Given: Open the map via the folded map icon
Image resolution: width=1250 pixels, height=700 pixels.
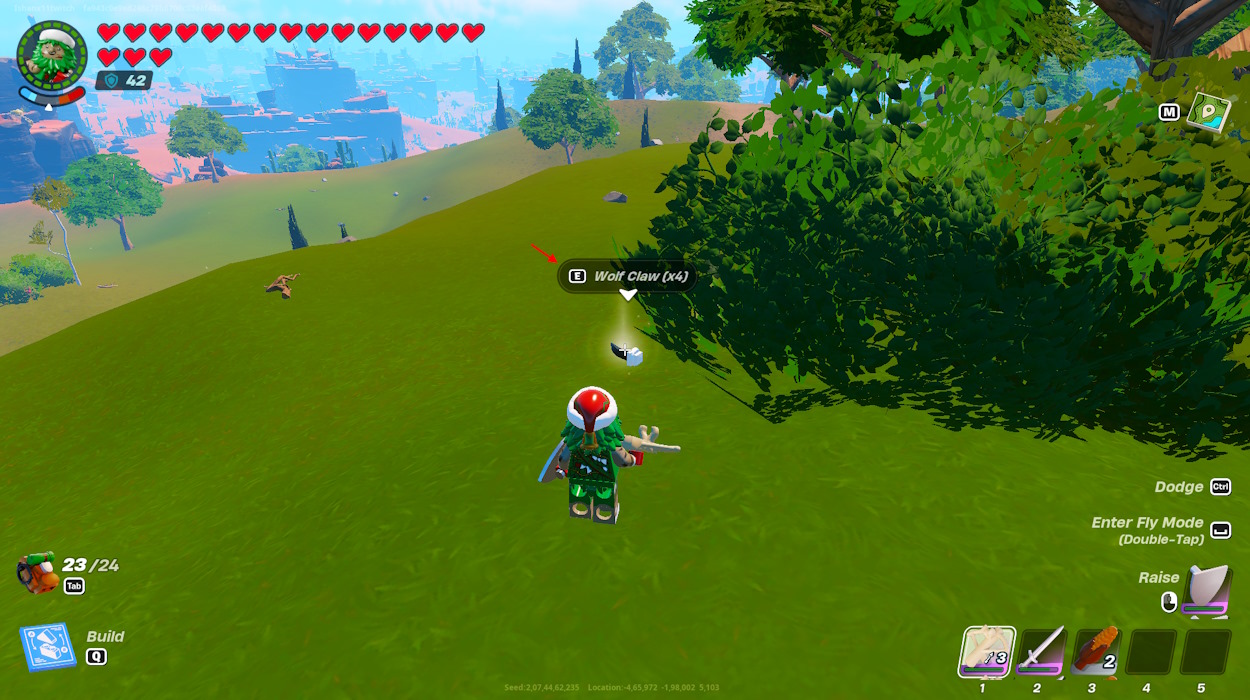Looking at the screenshot, I should click(1208, 111).
